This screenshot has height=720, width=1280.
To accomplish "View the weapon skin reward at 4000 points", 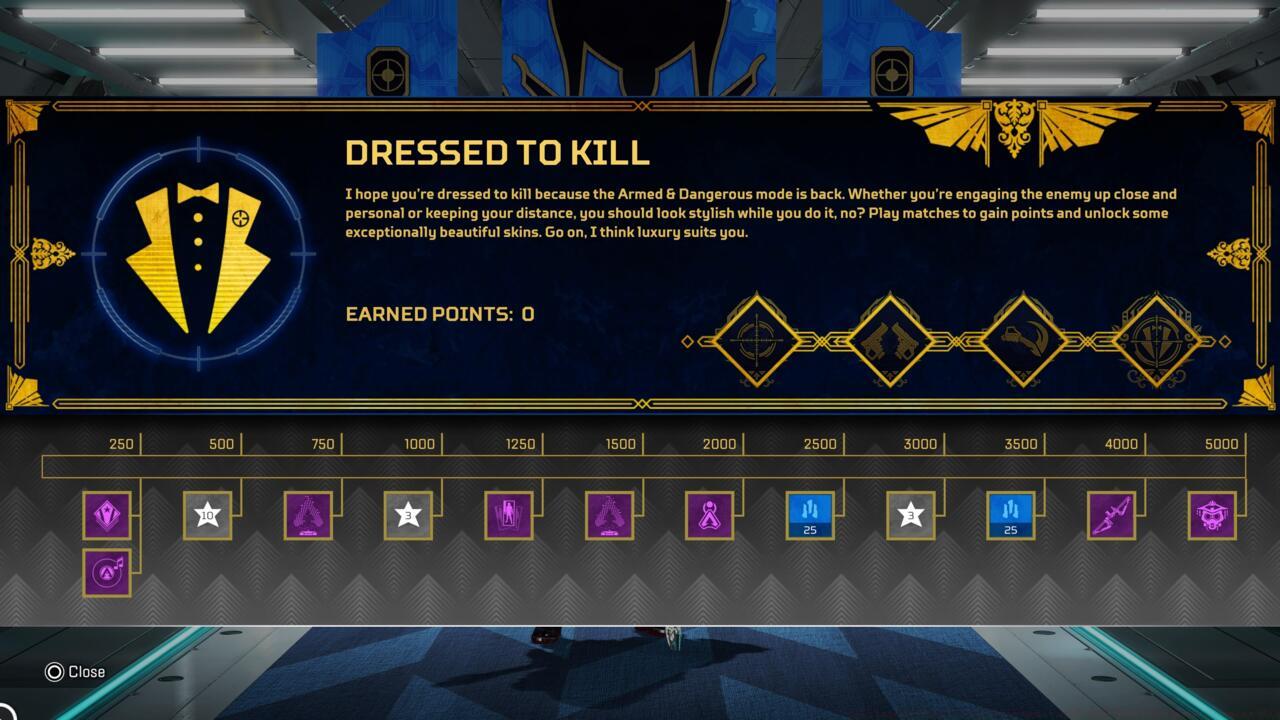I will 1112,516.
